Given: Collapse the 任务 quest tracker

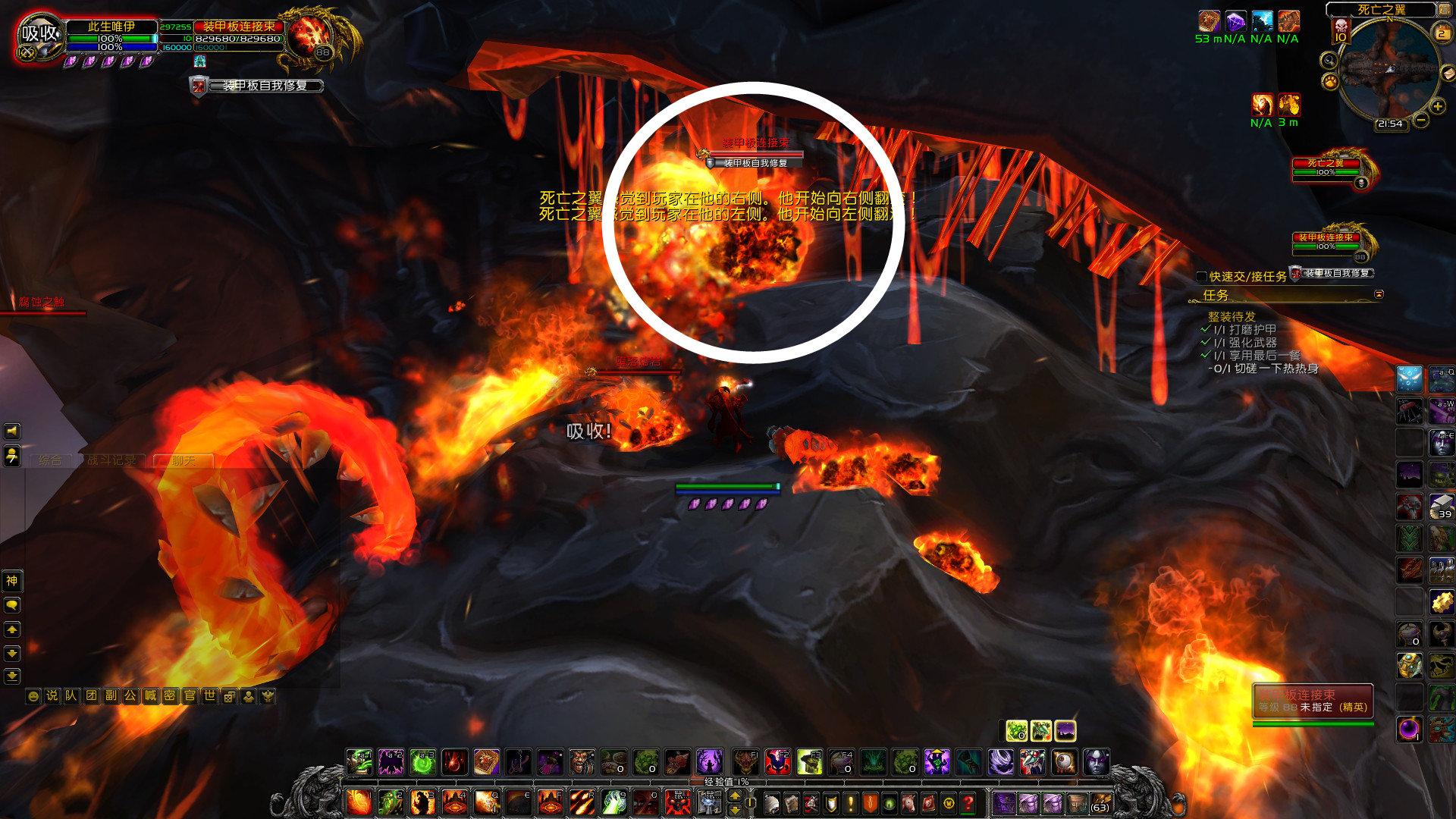Looking at the screenshot, I should pyautogui.click(x=1379, y=294).
